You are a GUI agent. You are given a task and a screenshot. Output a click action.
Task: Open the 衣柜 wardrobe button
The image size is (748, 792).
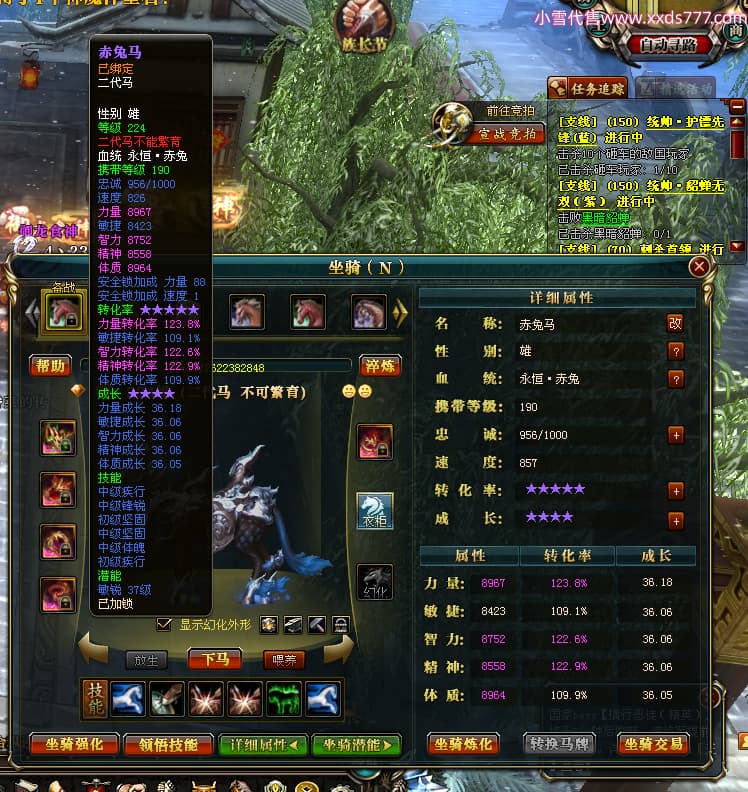point(375,511)
